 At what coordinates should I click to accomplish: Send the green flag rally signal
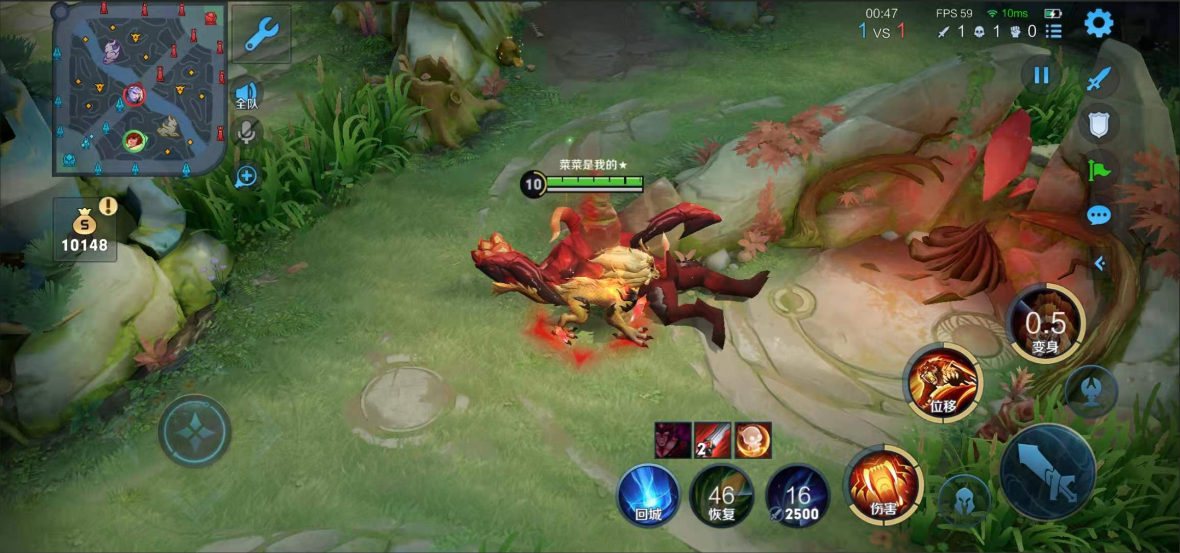1100,170
